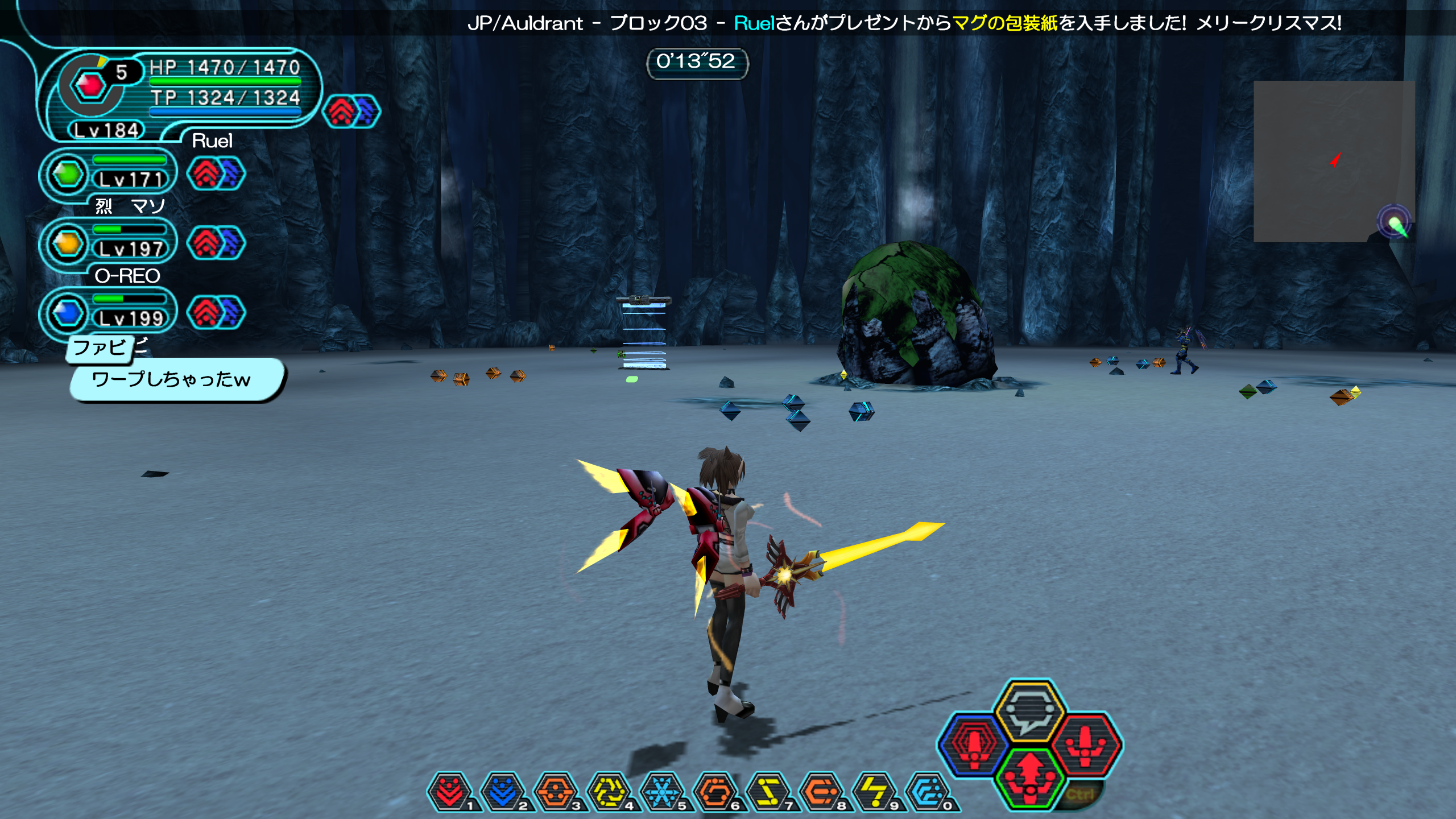Use the orange C-shaped technique in slot 8
Viewport: 1456px width, 819px height.
click(x=821, y=791)
